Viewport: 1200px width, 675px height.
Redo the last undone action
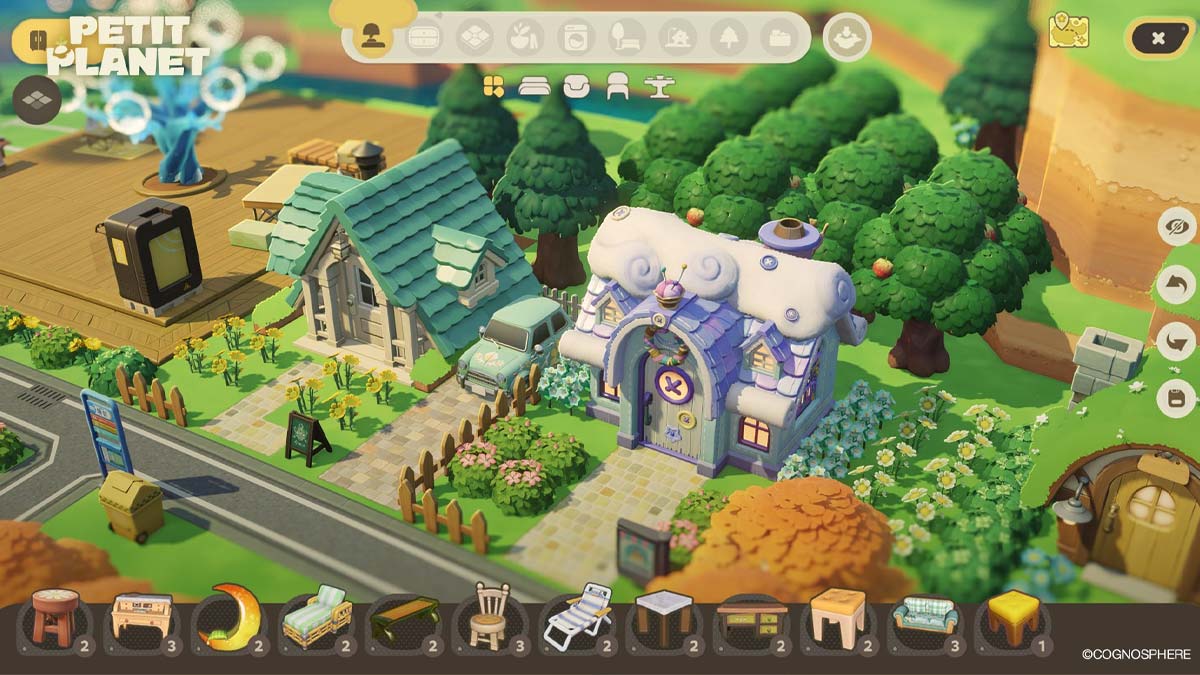(1176, 342)
